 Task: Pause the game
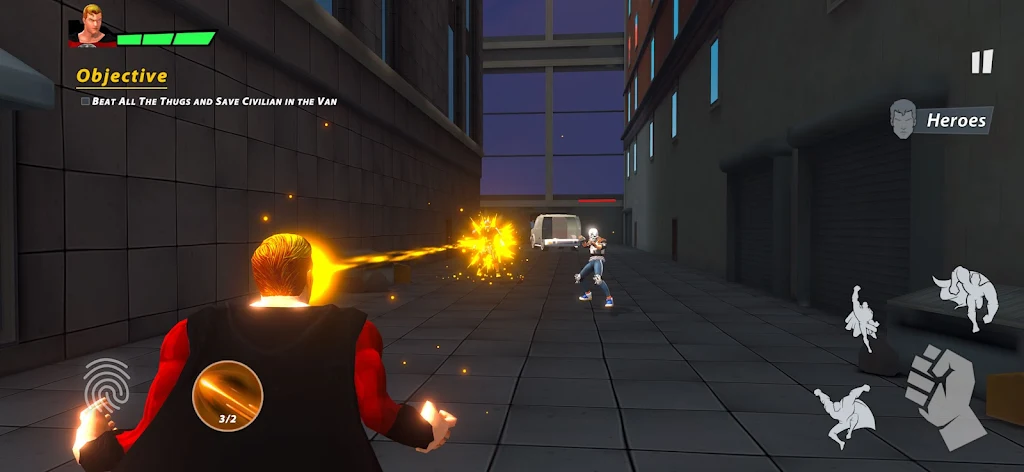pos(982,62)
